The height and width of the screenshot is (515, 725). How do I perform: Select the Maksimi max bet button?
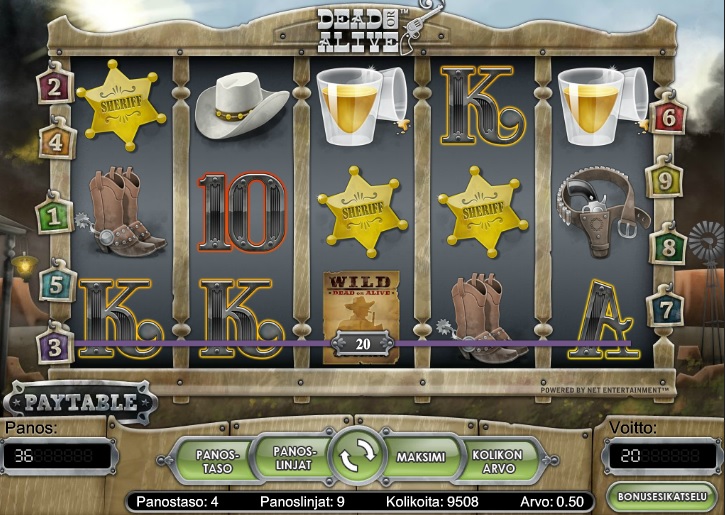coord(421,458)
